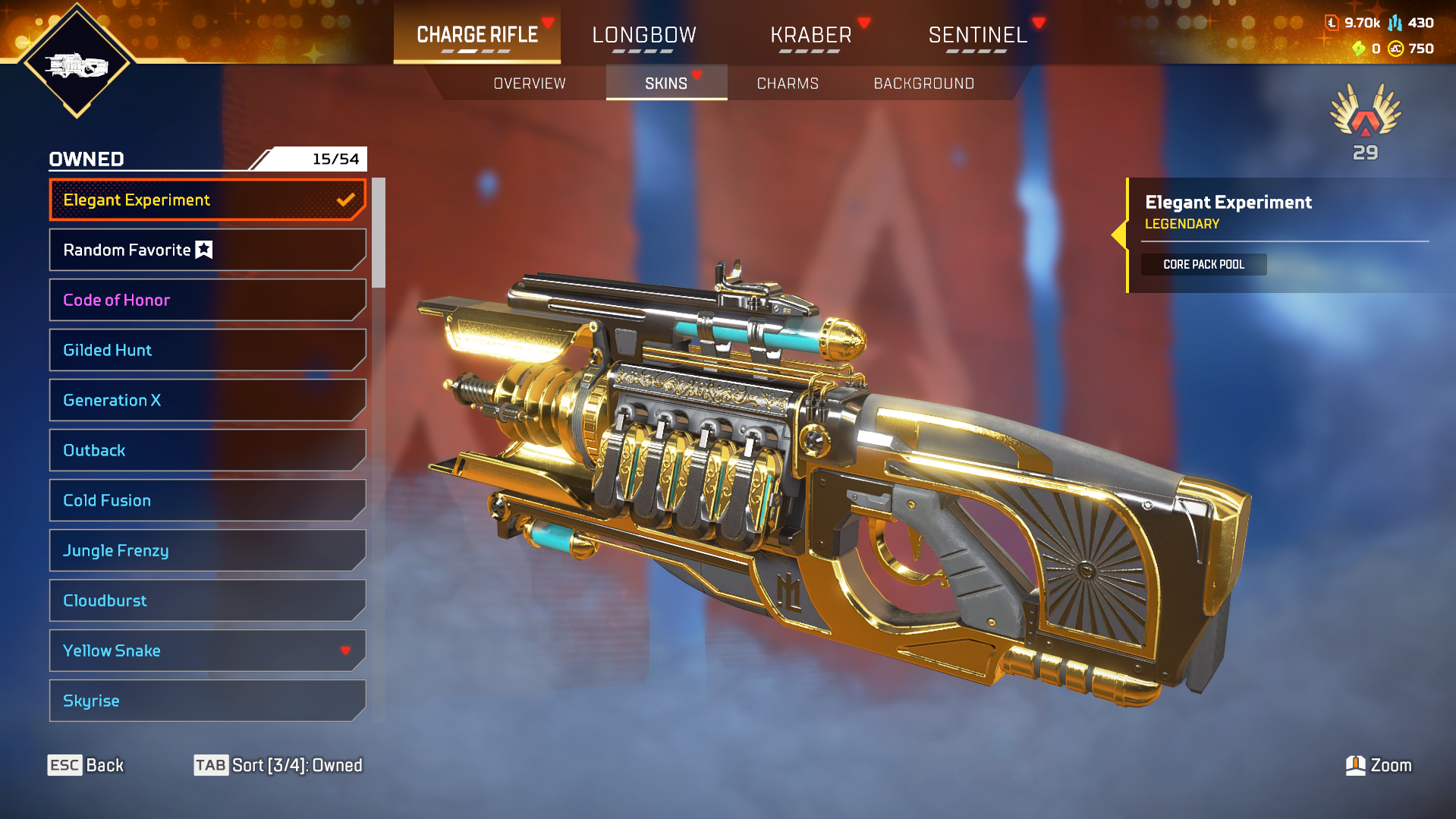Select the Elegant Experiment skin
The width and height of the screenshot is (1456, 819).
point(206,200)
